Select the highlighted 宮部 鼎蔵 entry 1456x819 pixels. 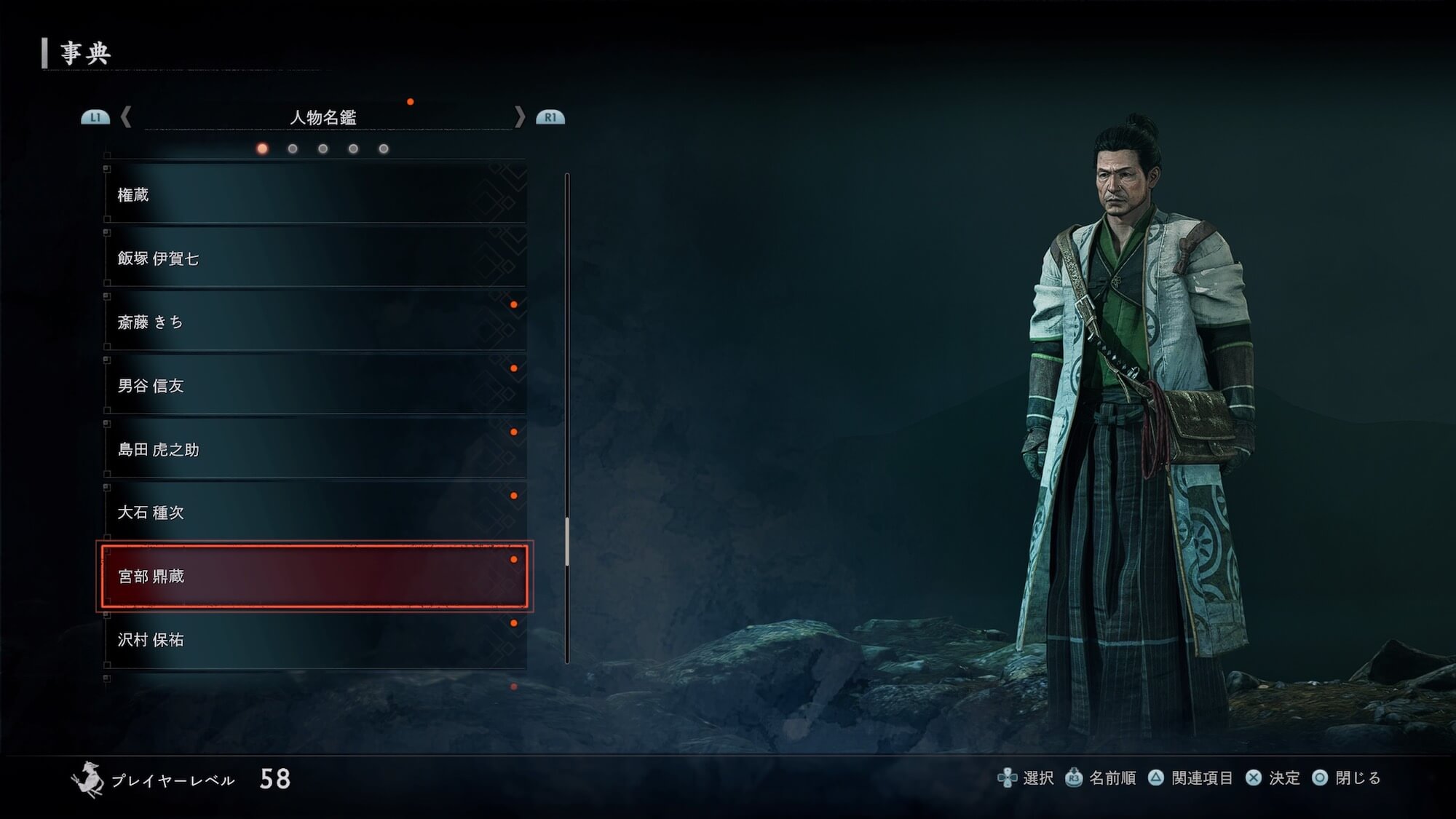pos(314,576)
